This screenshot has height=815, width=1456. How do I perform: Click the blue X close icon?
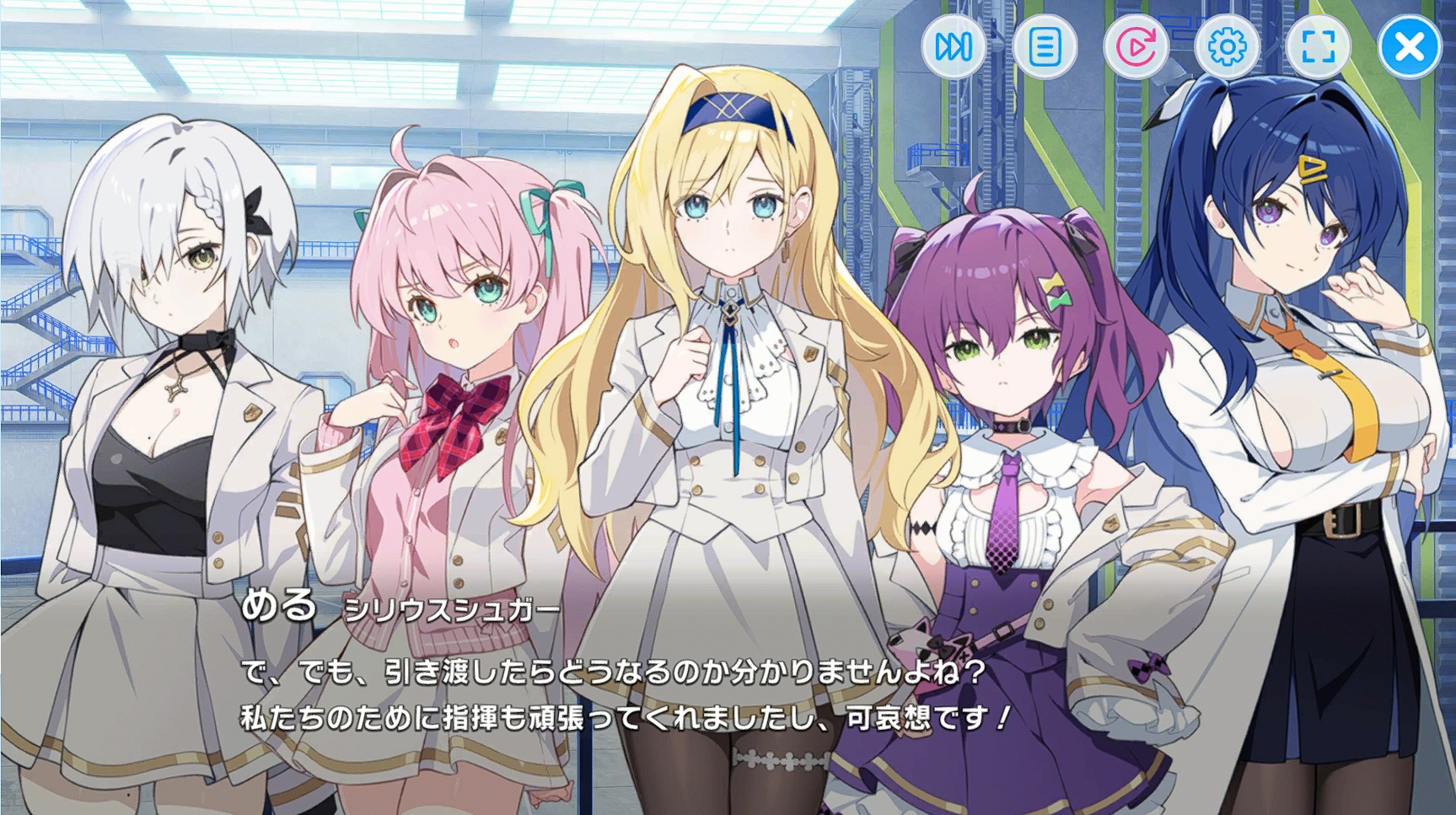[1406, 48]
